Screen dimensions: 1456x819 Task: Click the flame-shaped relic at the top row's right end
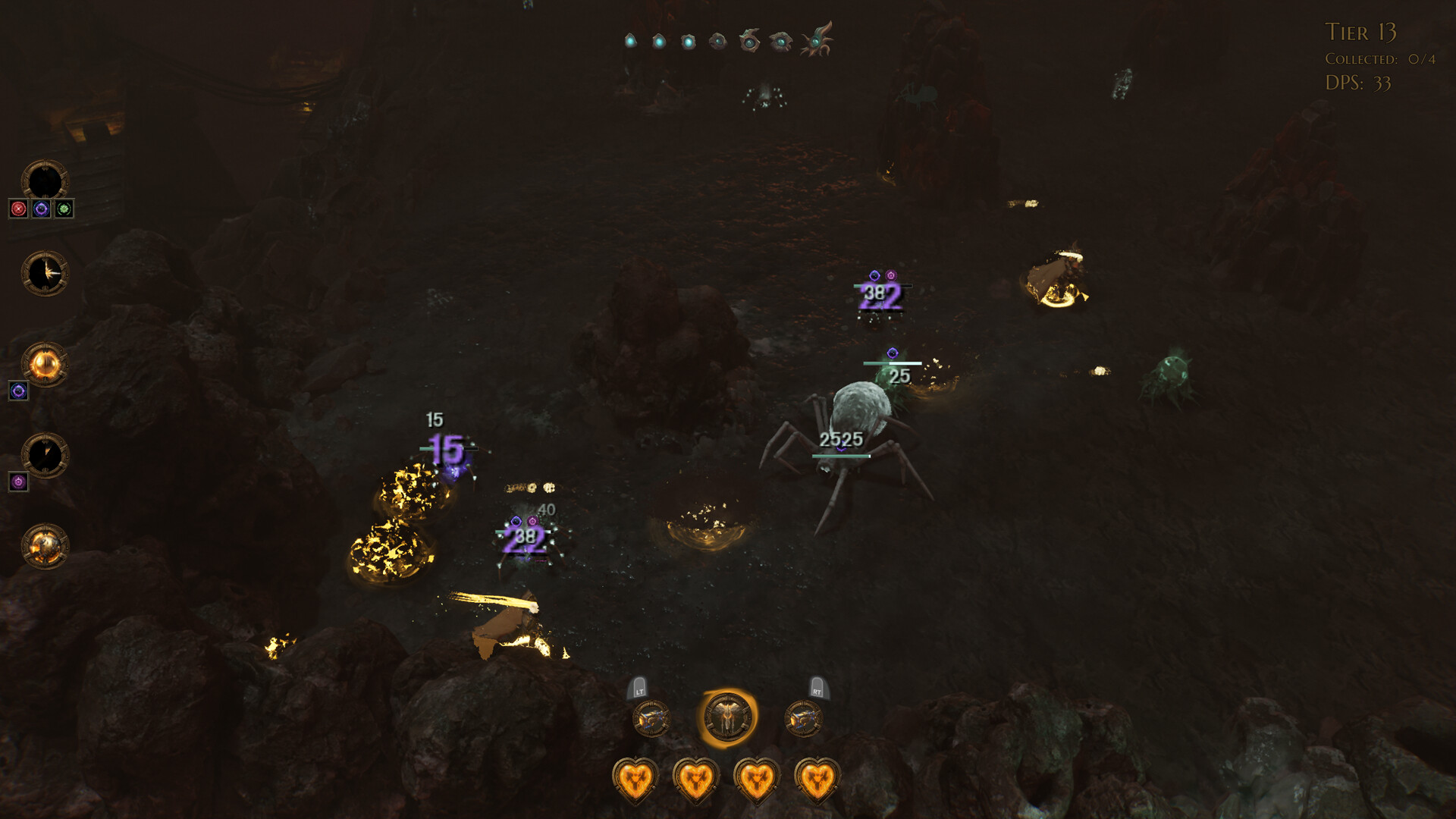(817, 39)
